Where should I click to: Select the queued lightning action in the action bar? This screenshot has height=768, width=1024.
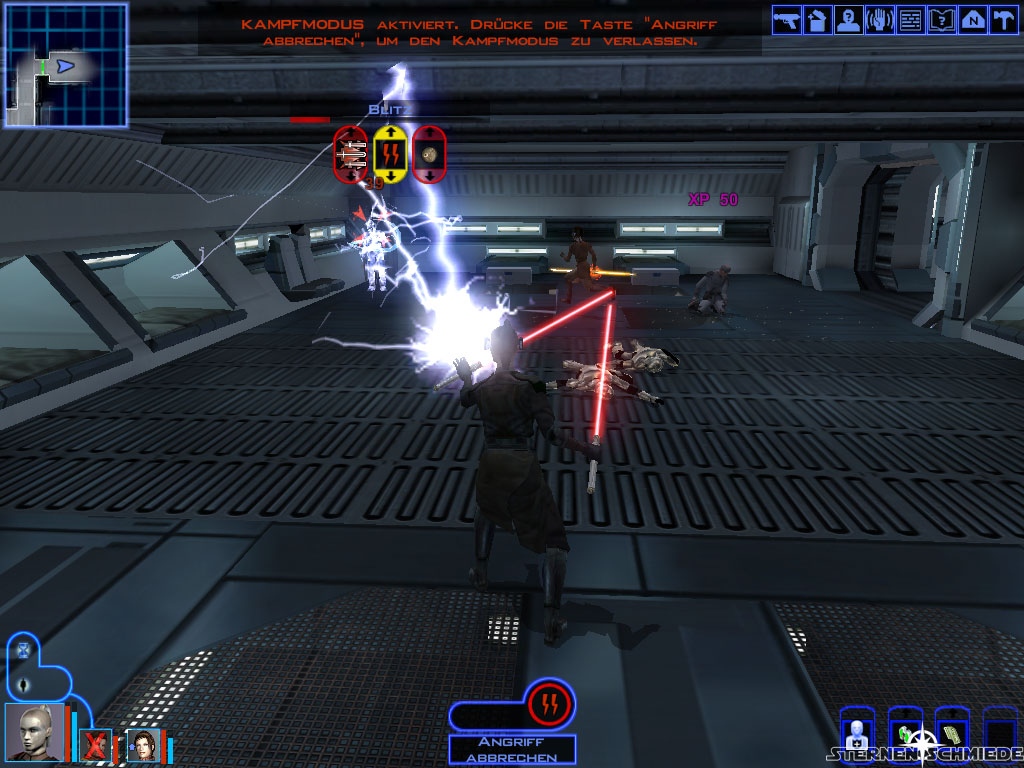[550, 704]
